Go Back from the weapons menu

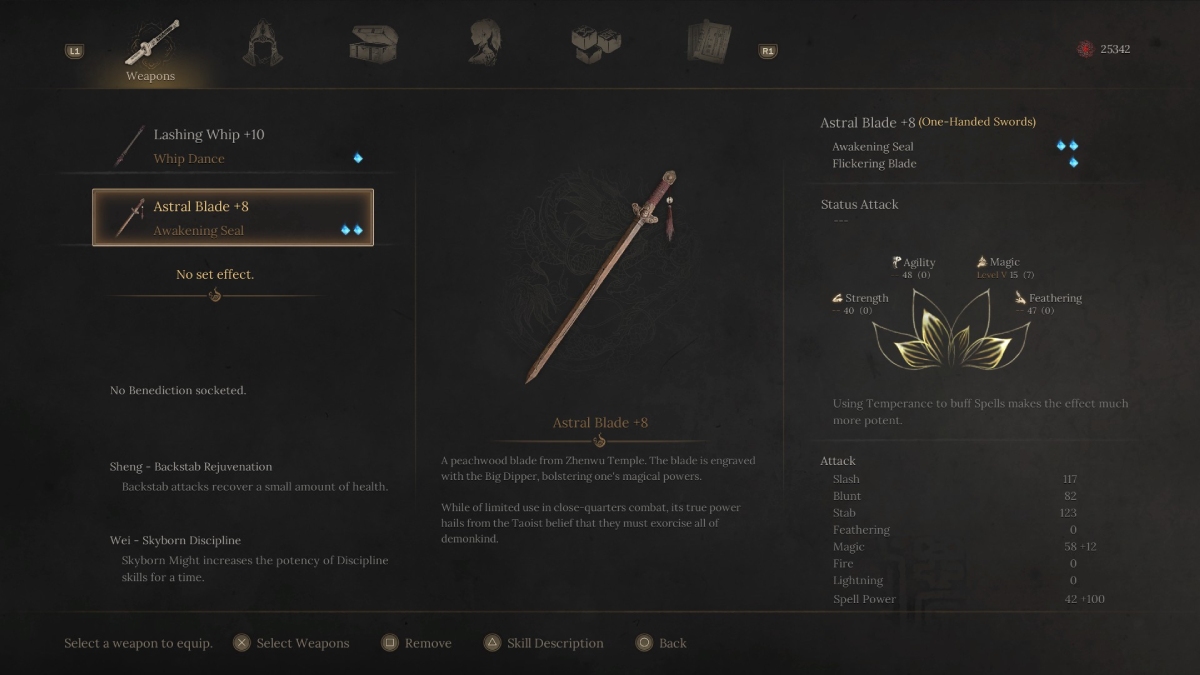click(661, 643)
